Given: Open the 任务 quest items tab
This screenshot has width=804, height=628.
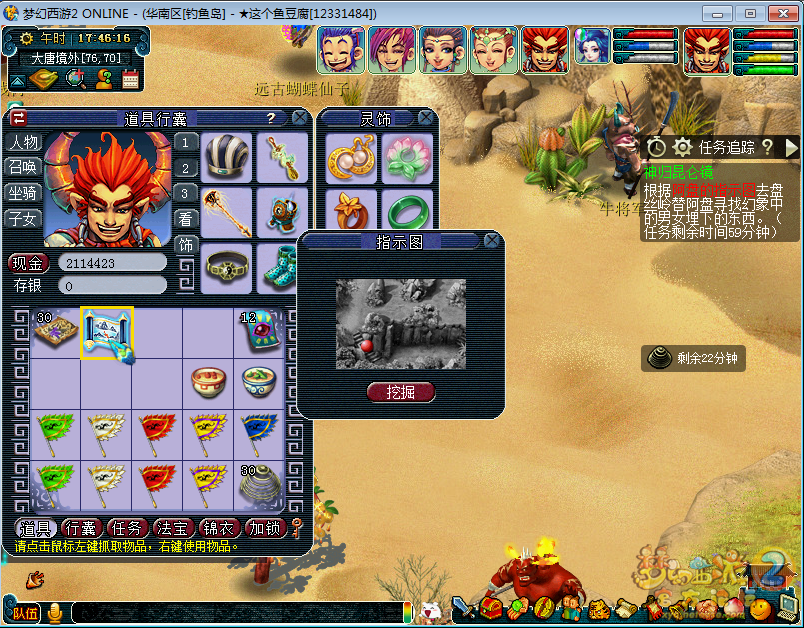Looking at the screenshot, I should click(125, 528).
